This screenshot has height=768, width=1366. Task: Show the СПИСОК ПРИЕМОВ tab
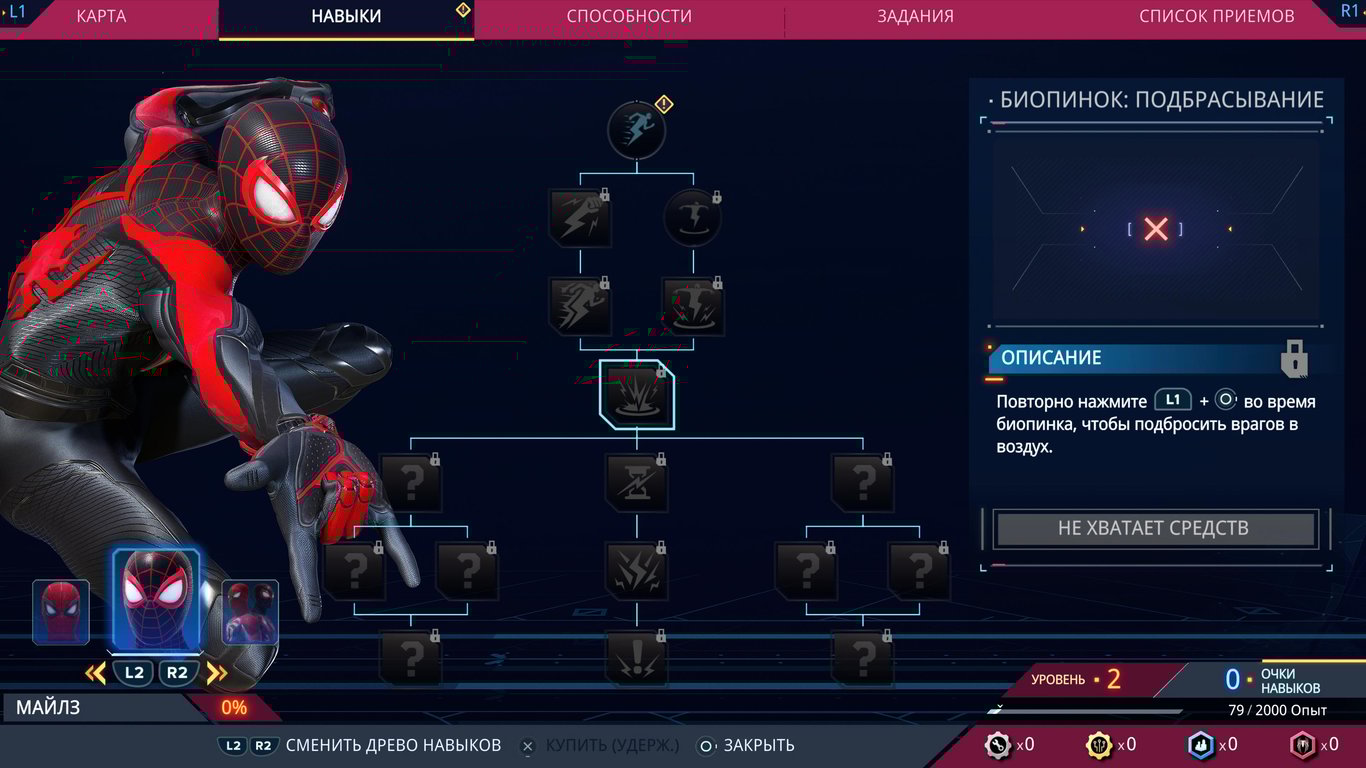point(1216,16)
